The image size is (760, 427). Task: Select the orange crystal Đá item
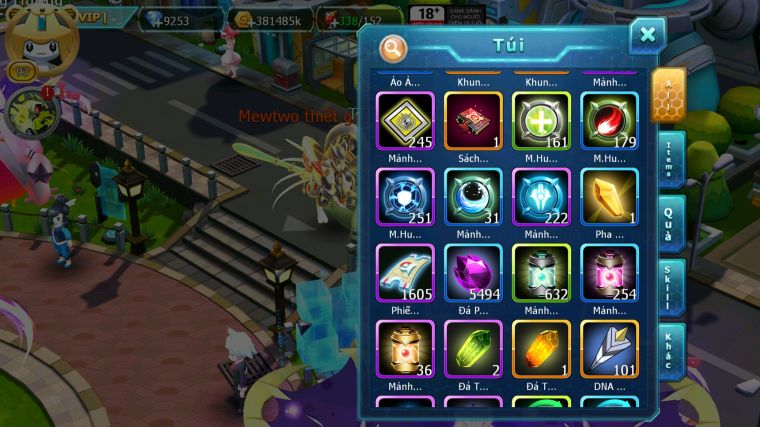pos(541,349)
